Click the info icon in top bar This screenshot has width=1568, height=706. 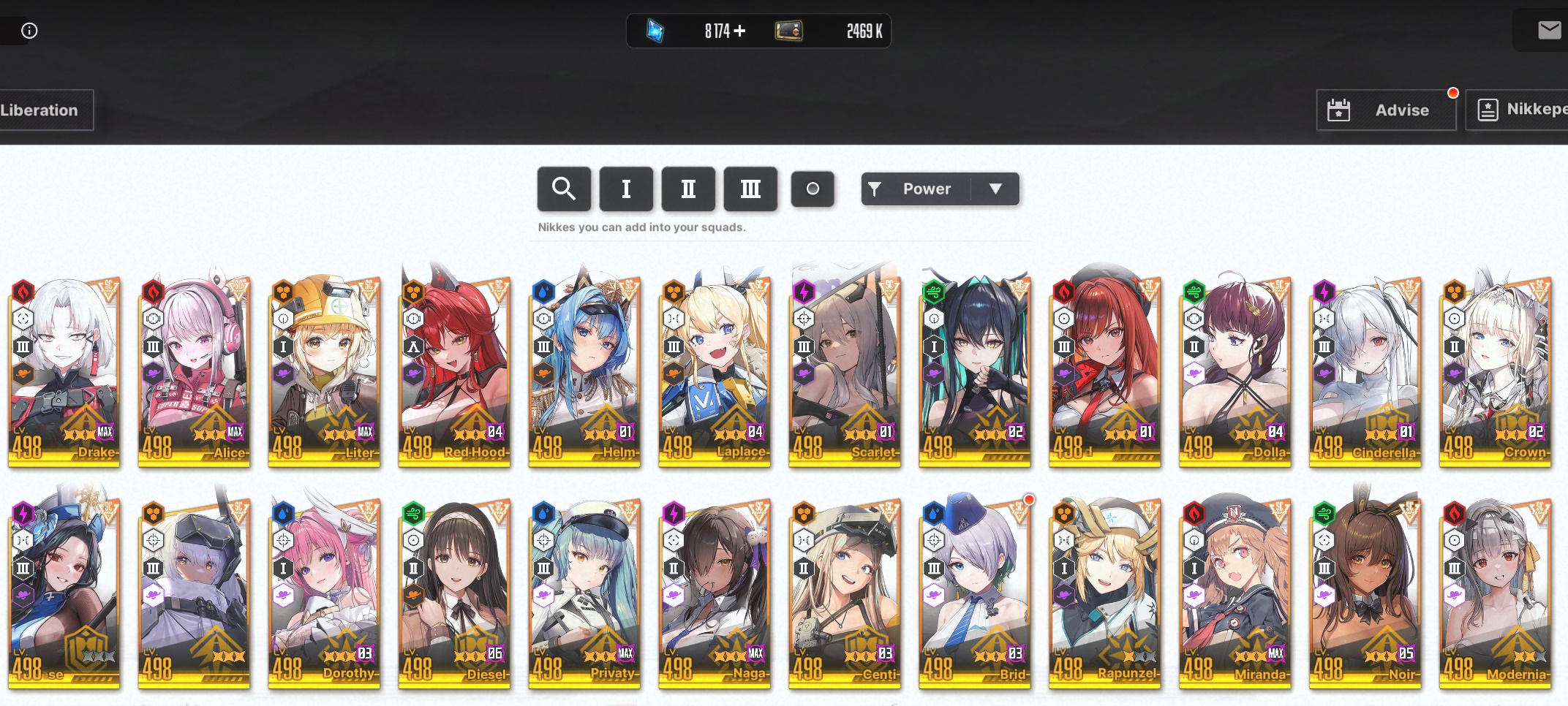29,31
